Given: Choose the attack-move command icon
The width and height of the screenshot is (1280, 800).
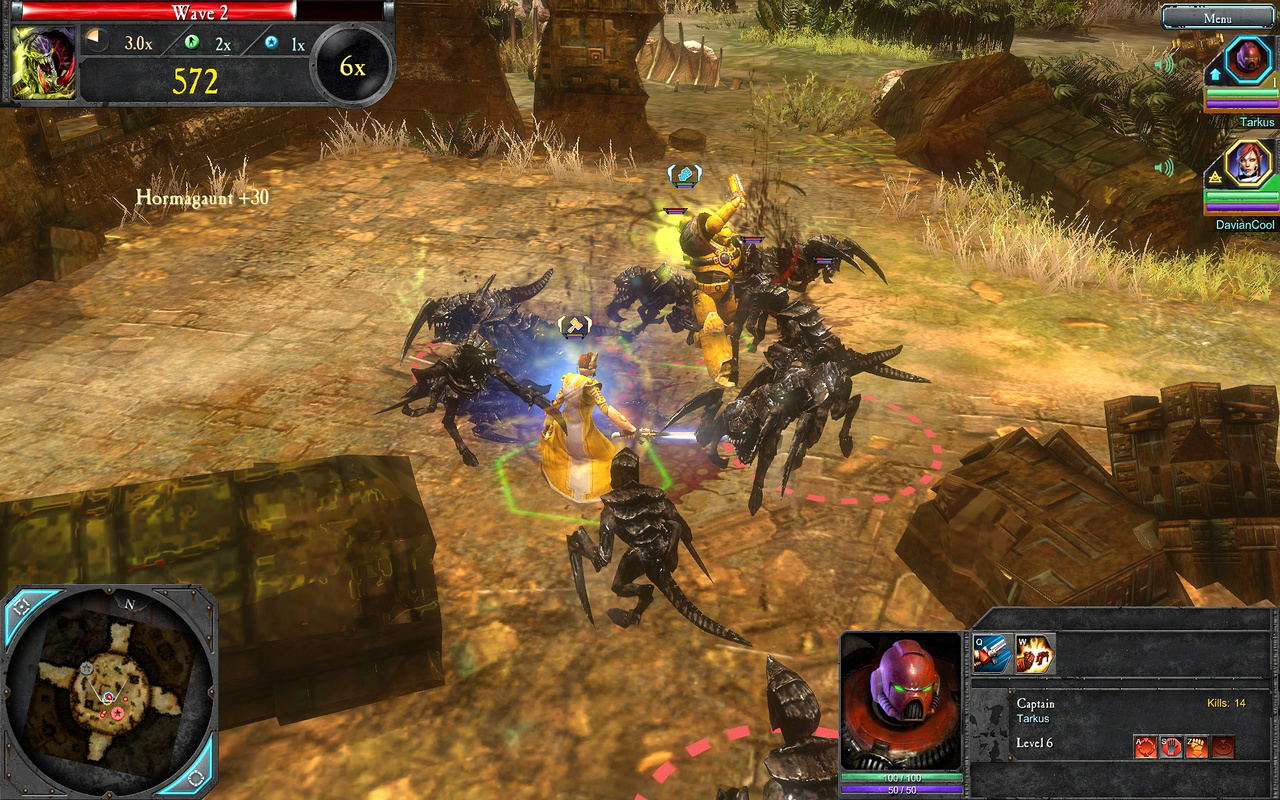Looking at the screenshot, I should click(1145, 746).
